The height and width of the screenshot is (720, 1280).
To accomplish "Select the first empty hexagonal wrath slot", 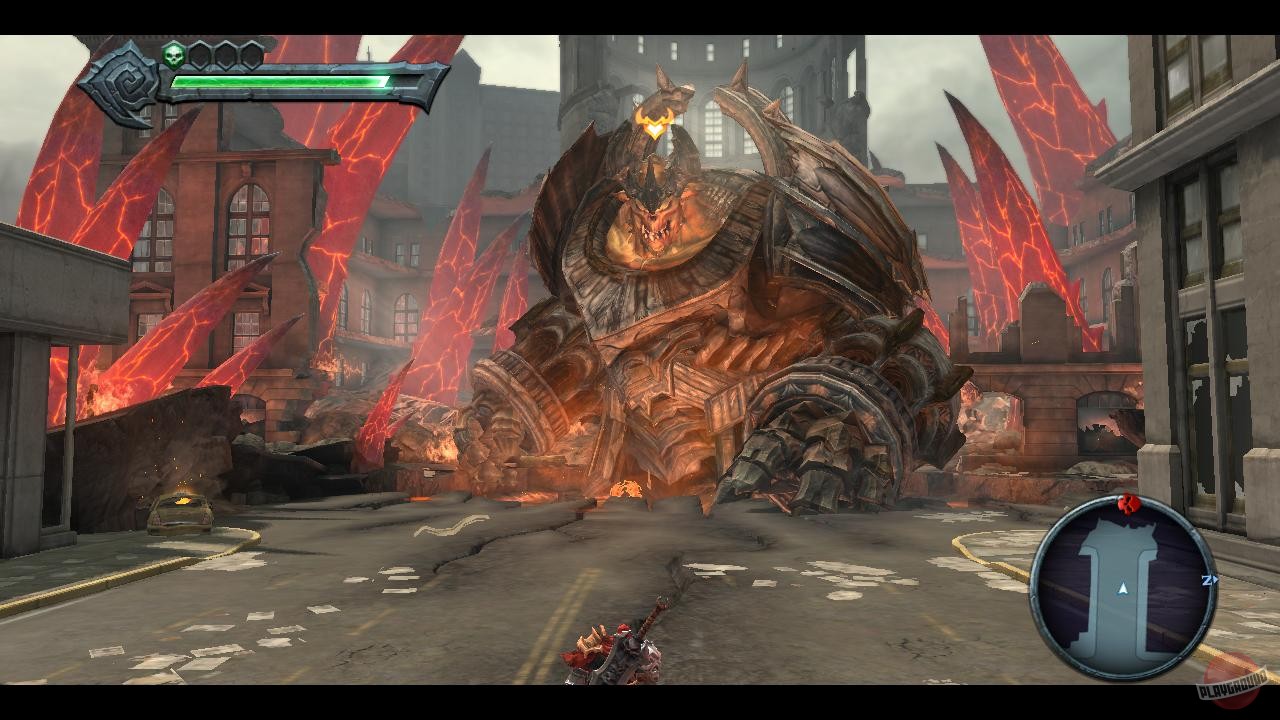I will [199, 54].
